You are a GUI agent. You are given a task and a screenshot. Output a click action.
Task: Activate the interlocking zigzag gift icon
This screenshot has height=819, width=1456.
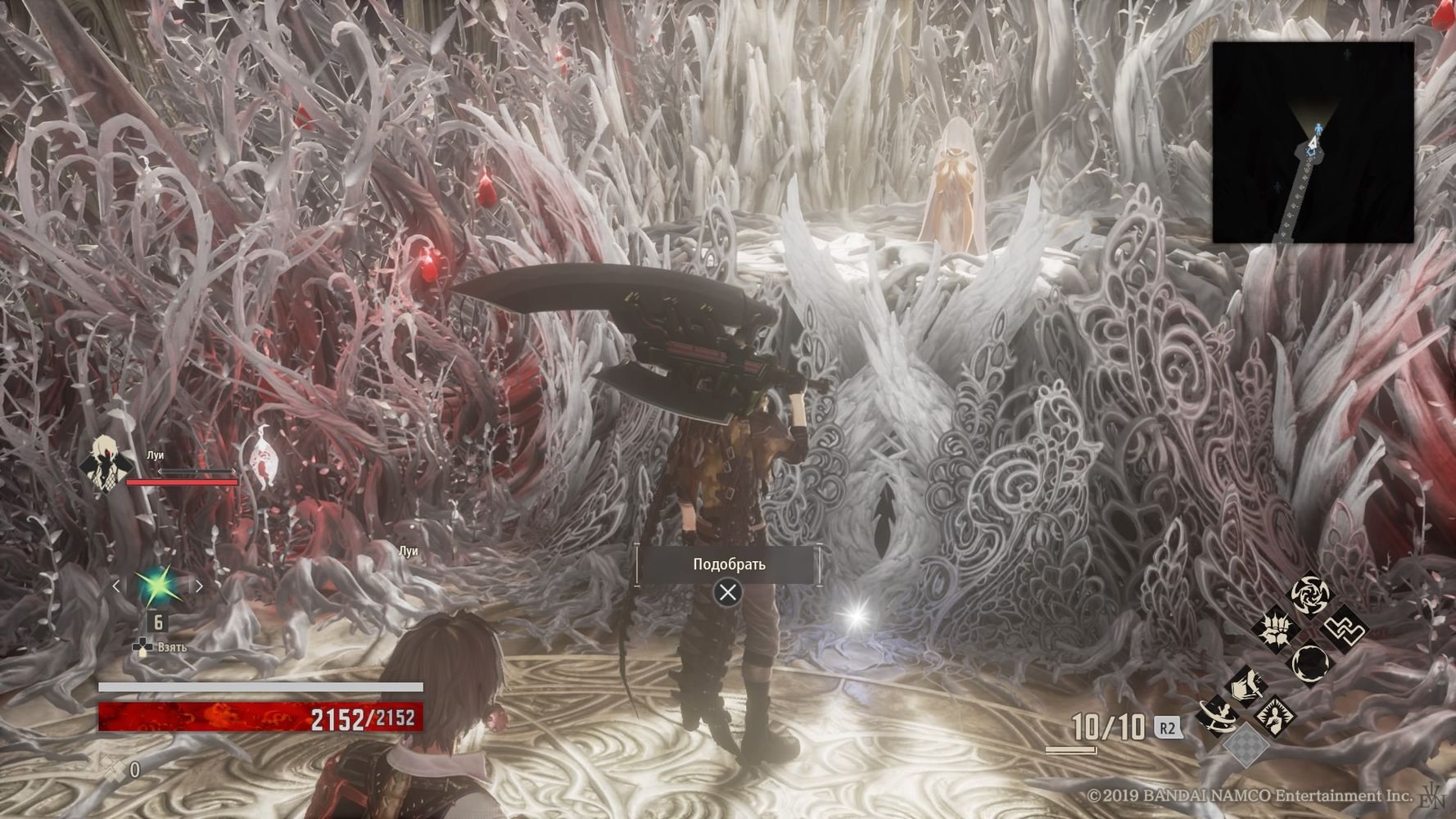click(1344, 629)
